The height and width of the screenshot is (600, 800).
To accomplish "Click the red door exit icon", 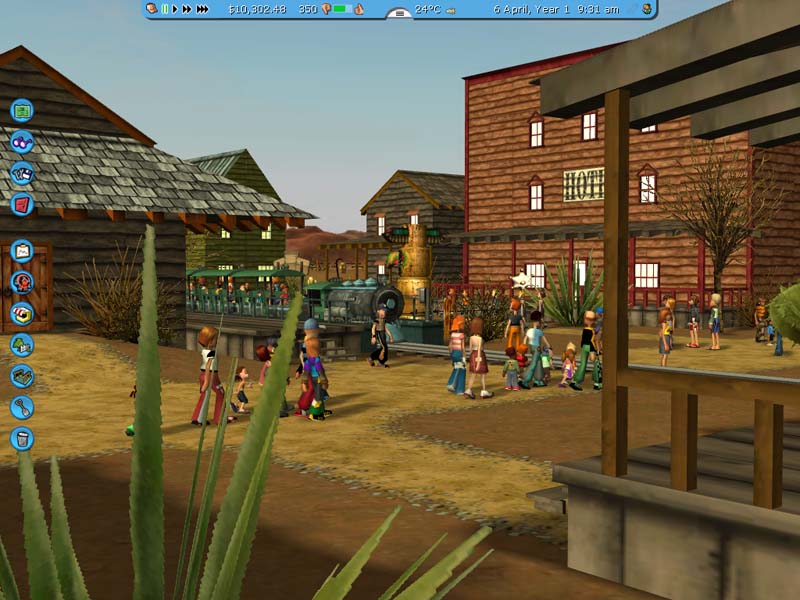I will (22, 204).
